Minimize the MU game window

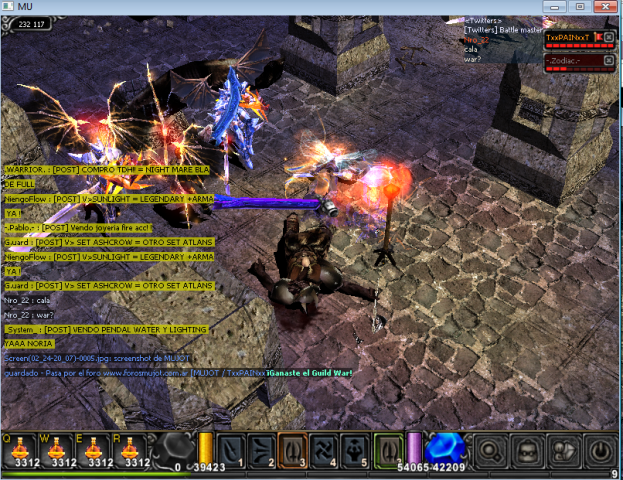click(x=553, y=6)
